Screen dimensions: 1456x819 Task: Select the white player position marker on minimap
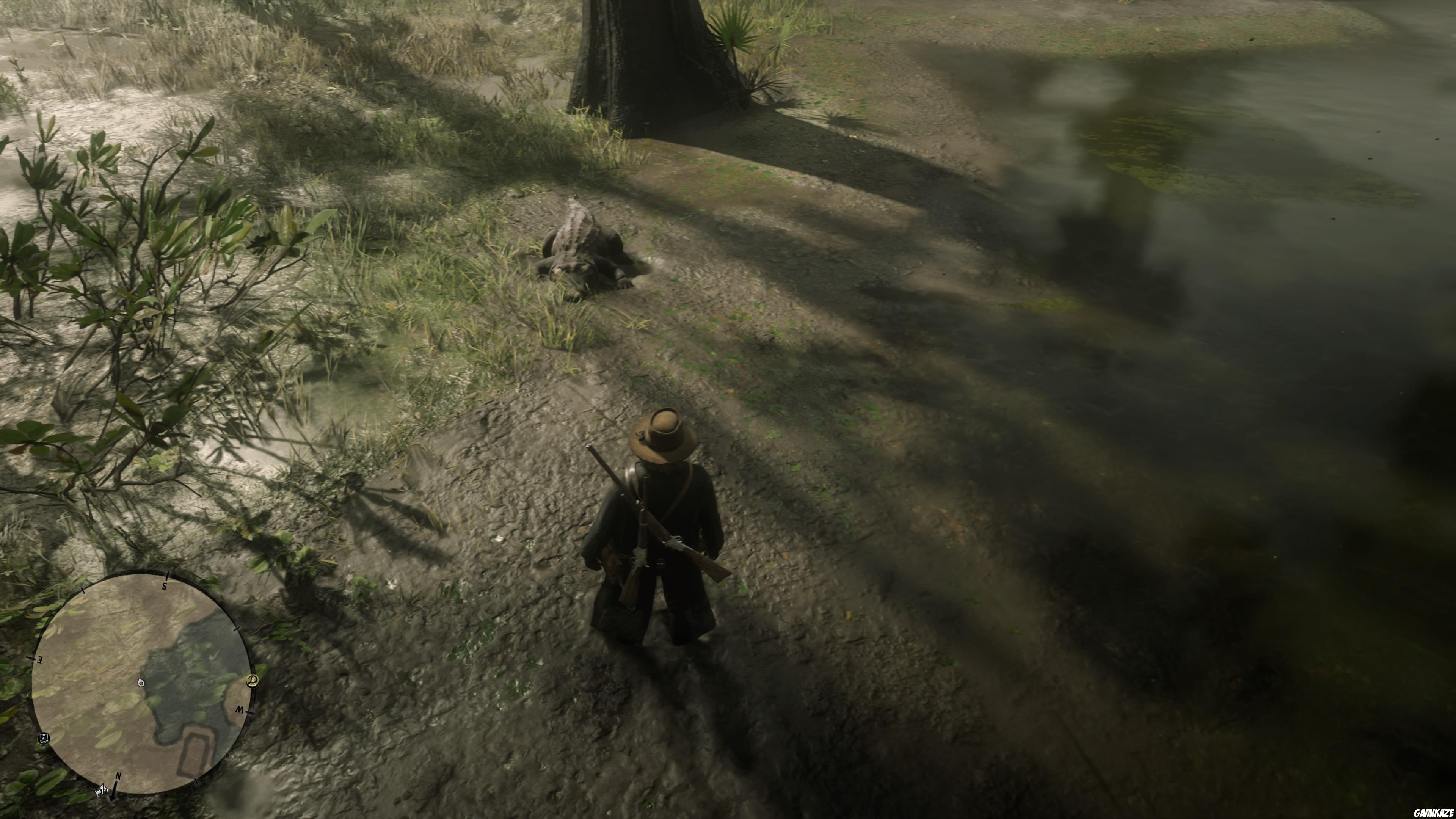[x=141, y=683]
